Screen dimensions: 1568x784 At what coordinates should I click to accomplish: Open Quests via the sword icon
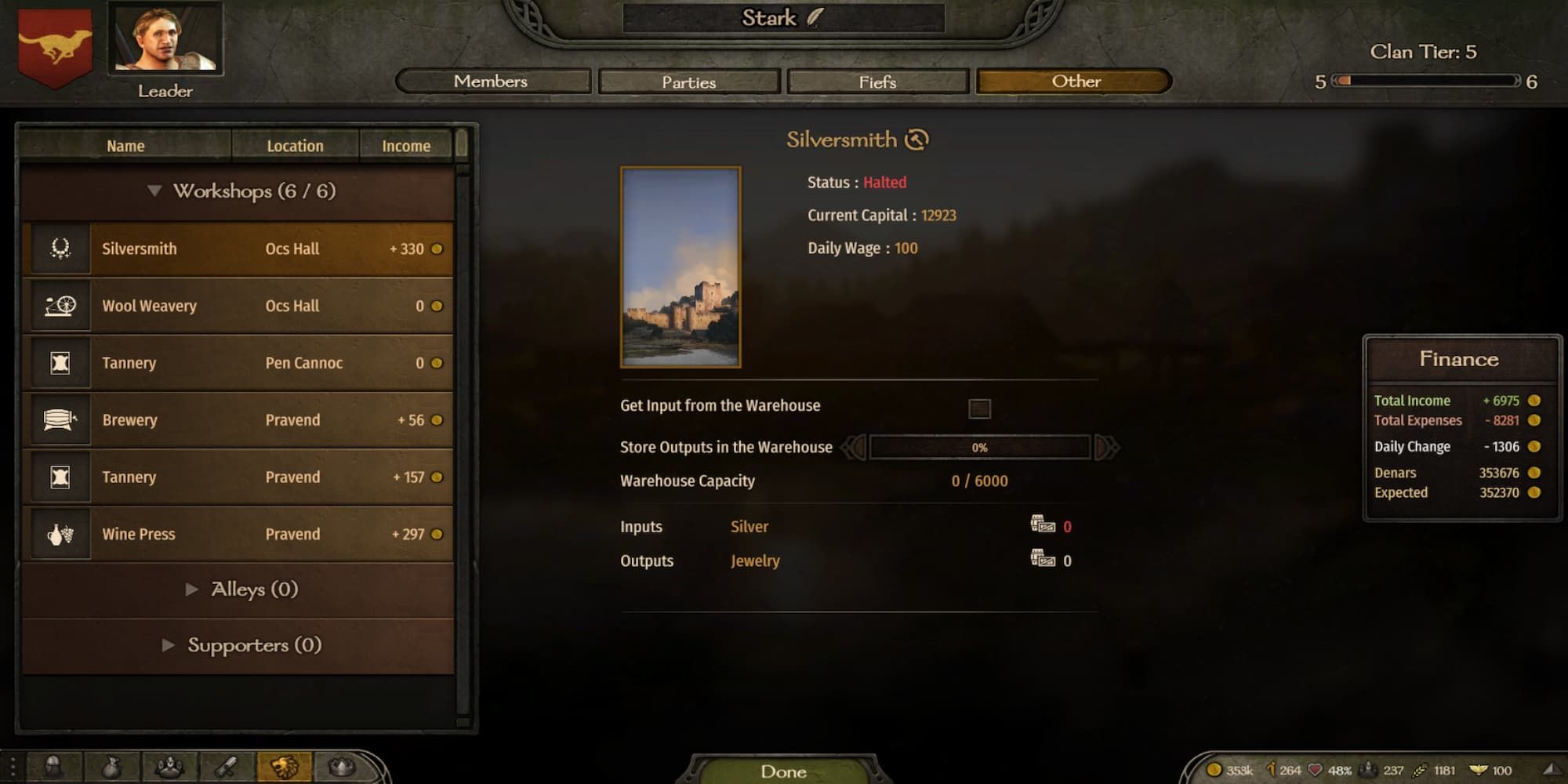click(x=225, y=768)
